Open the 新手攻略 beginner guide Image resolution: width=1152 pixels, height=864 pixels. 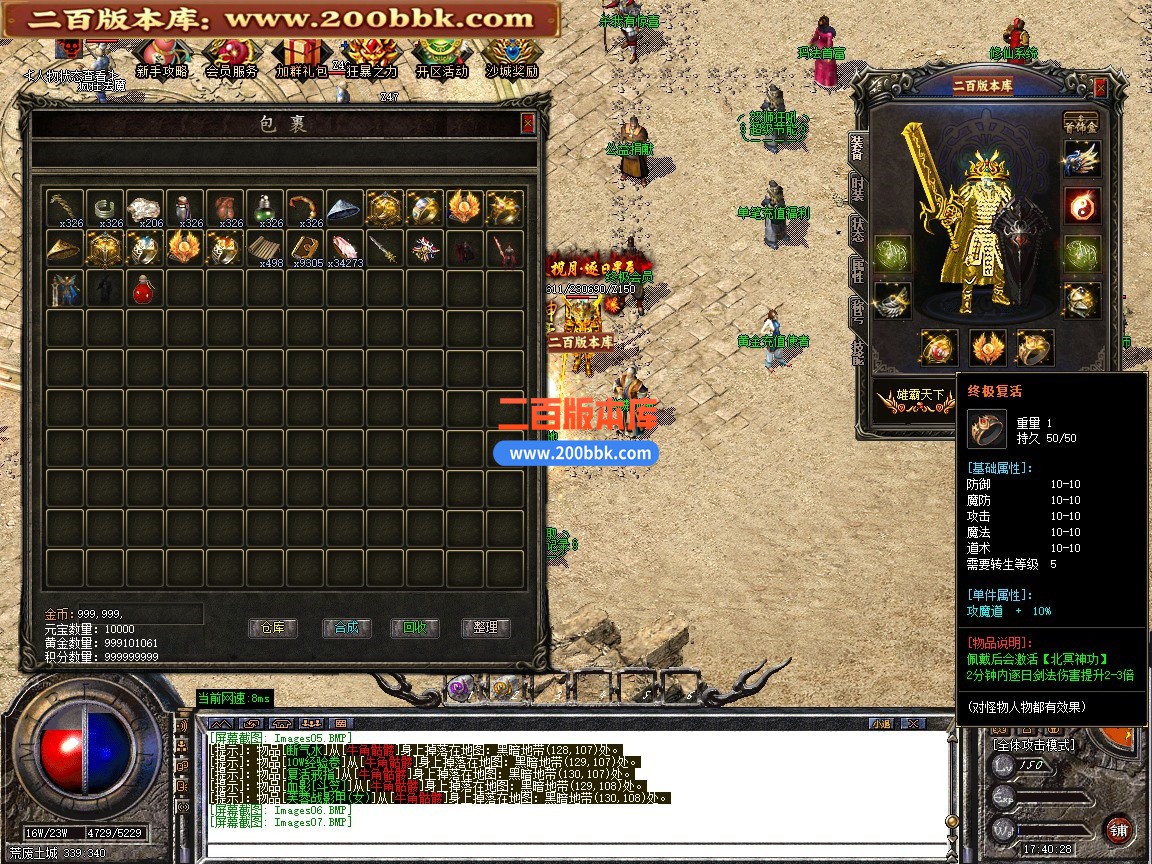(x=161, y=58)
